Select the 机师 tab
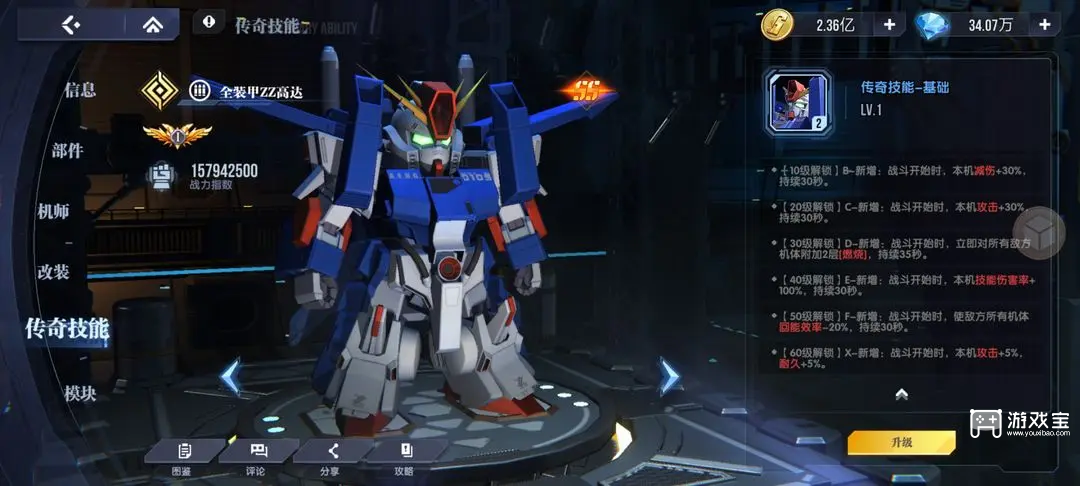1080x486 pixels. 53,211
